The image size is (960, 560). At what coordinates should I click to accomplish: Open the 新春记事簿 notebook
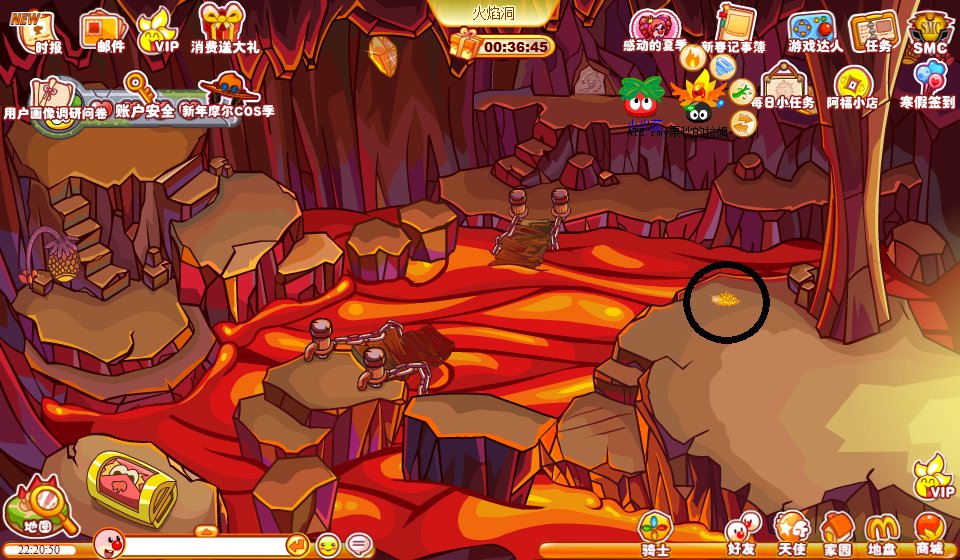tap(735, 27)
